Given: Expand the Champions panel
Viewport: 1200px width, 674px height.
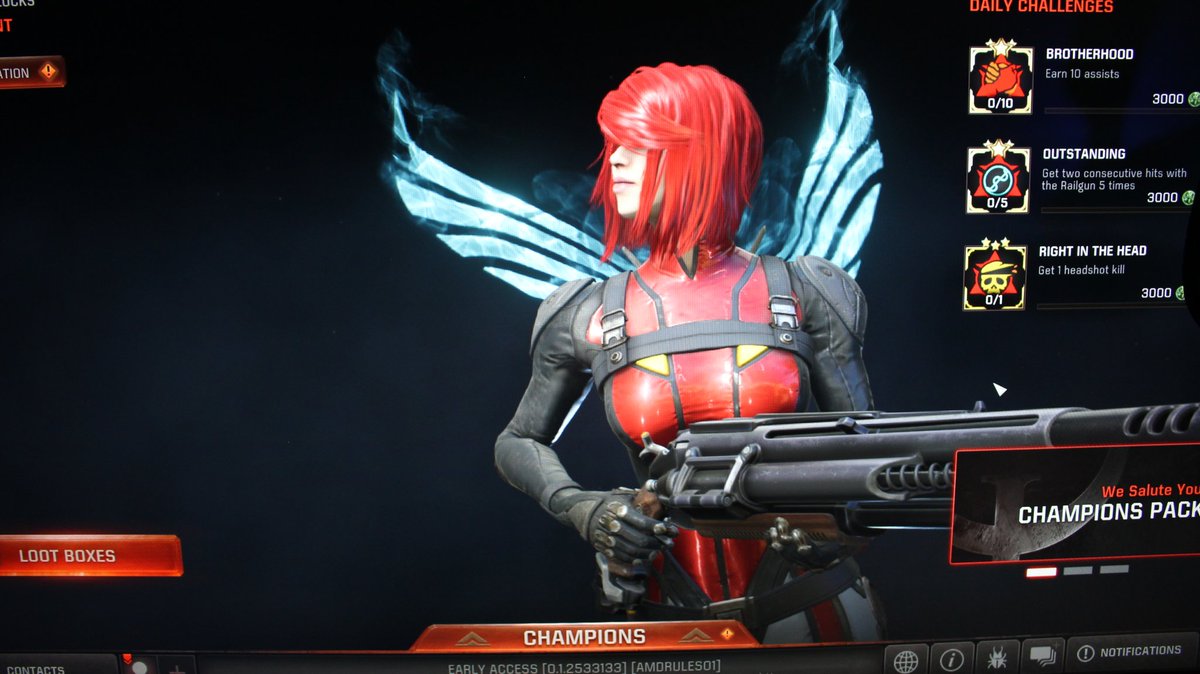Looking at the screenshot, I should coord(585,637).
